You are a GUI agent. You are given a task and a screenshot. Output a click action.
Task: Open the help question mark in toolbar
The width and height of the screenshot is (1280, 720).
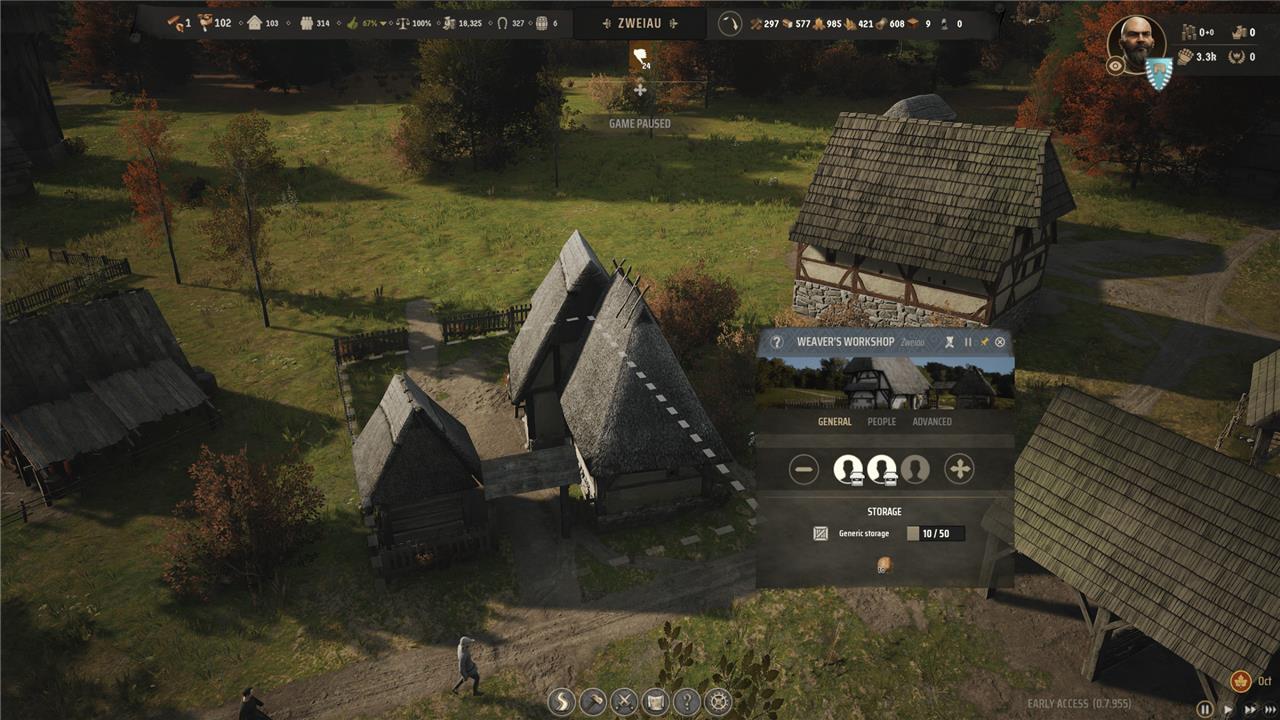pyautogui.click(x=686, y=701)
